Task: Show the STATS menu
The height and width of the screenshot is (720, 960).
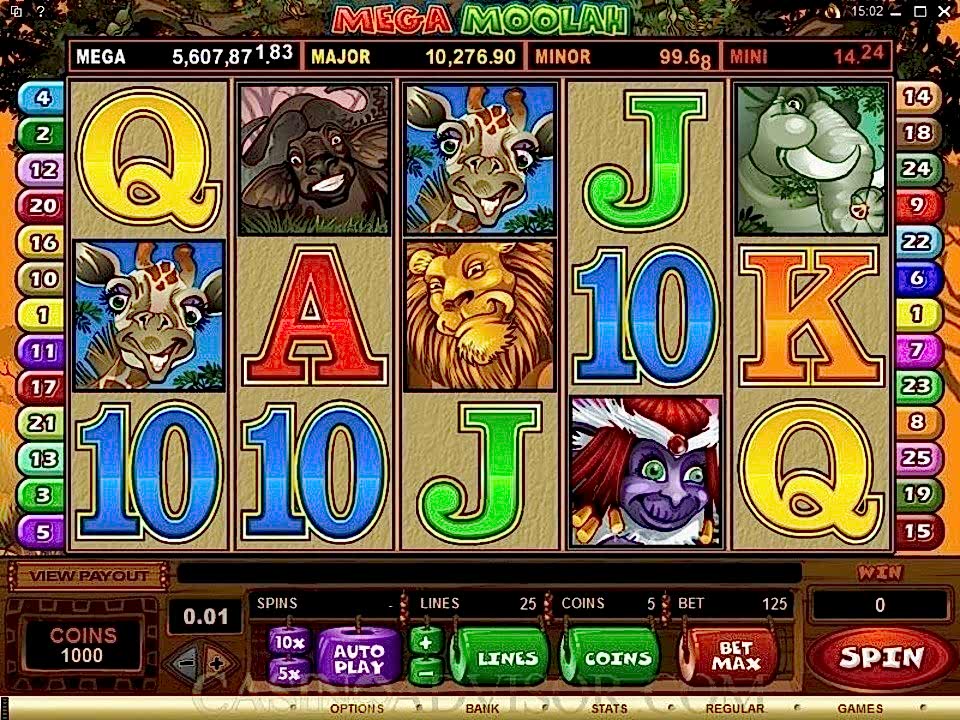Action: [608, 709]
